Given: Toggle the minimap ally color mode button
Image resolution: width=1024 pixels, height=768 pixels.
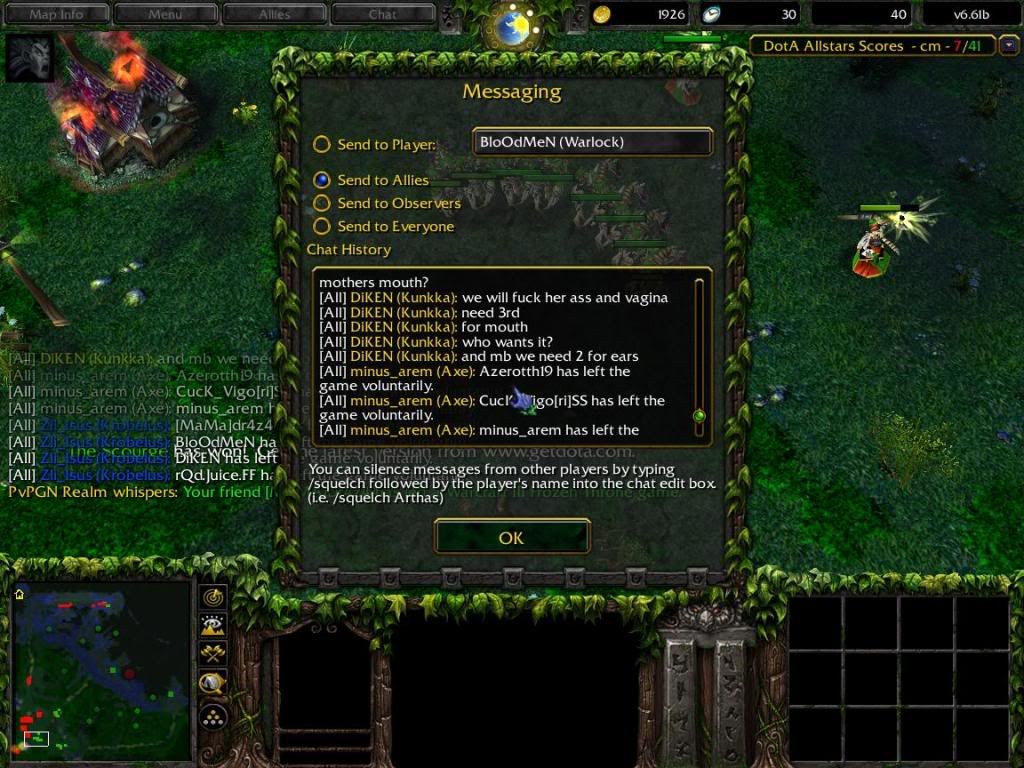Looking at the screenshot, I should 213,654.
